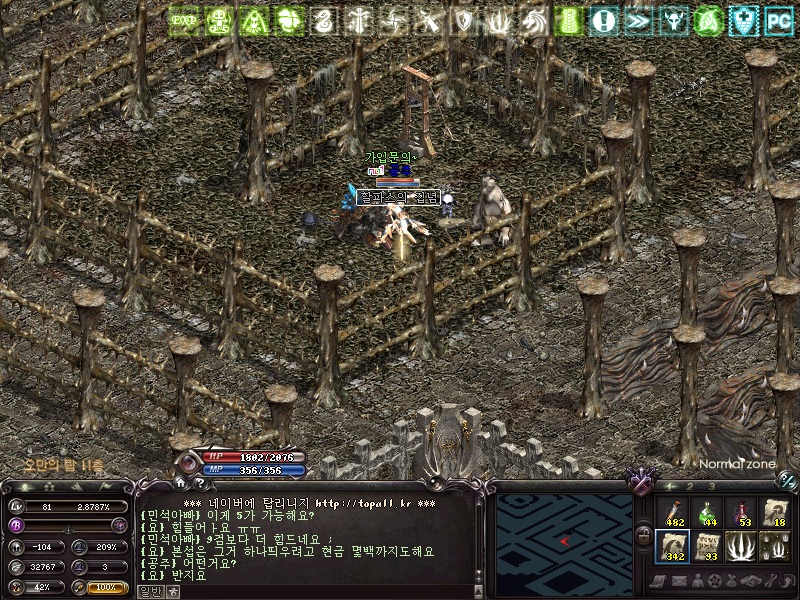Screen dimensions: 800x600
Task: Open the minimap panel
Action: (567, 539)
